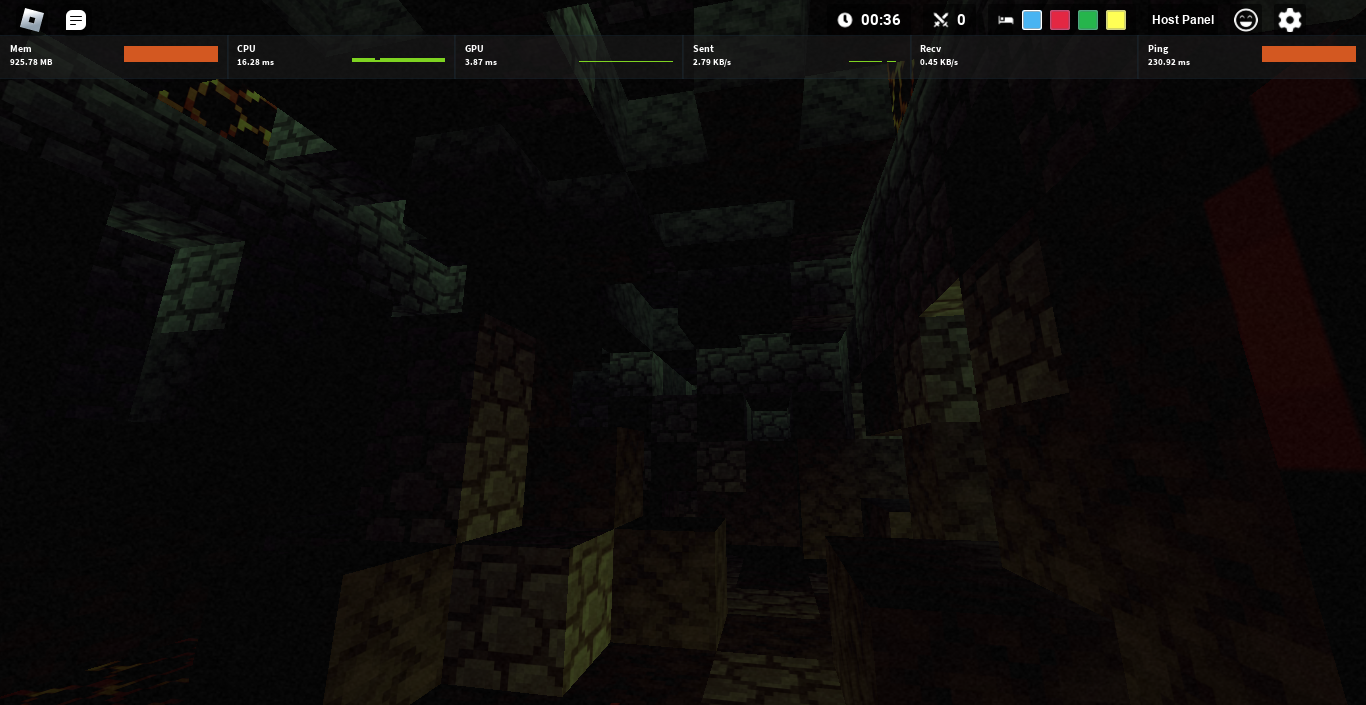This screenshot has width=1366, height=705.
Task: Open the Host Panel
Action: 1183,20
